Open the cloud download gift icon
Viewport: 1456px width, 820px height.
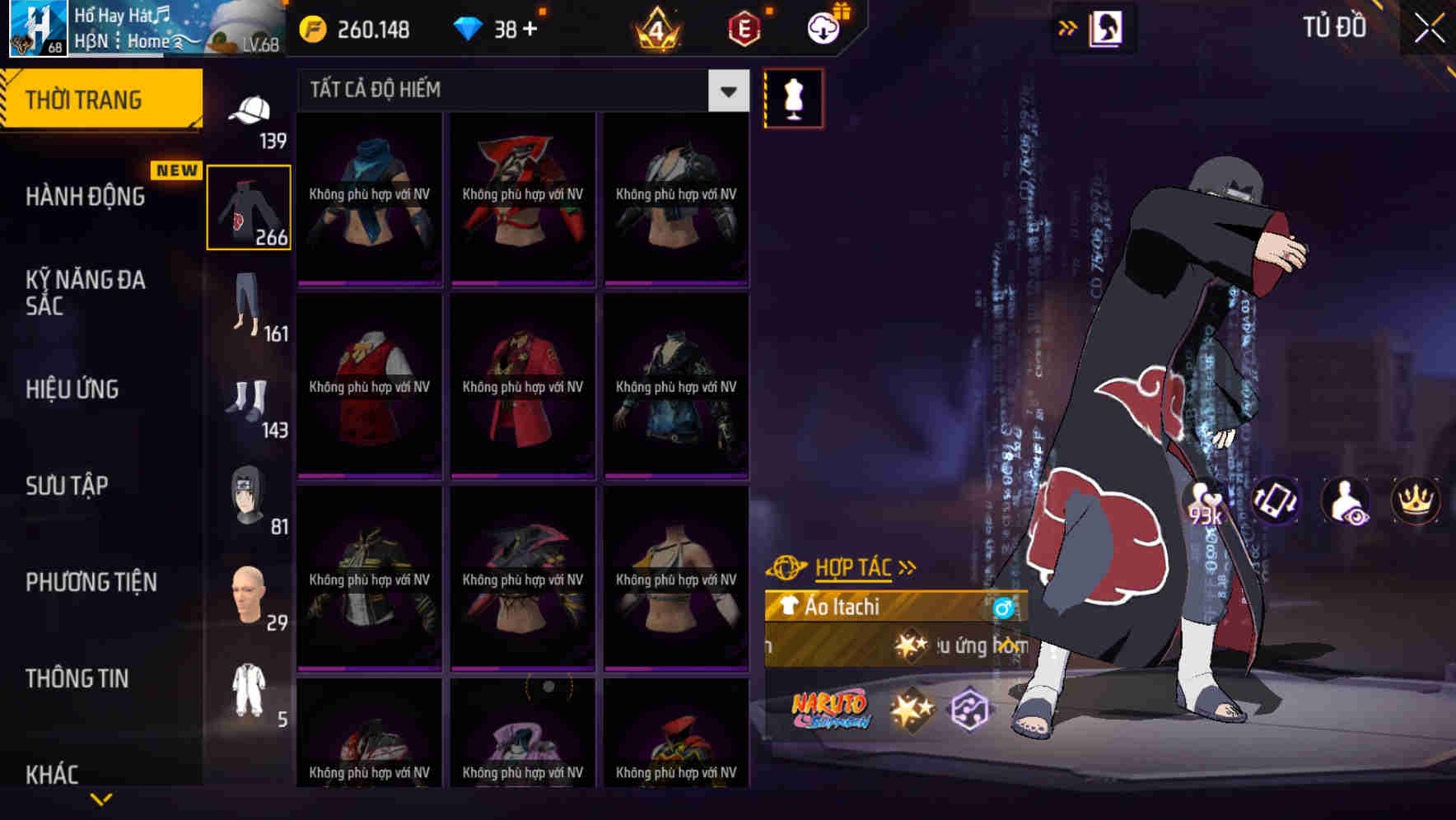tap(822, 27)
